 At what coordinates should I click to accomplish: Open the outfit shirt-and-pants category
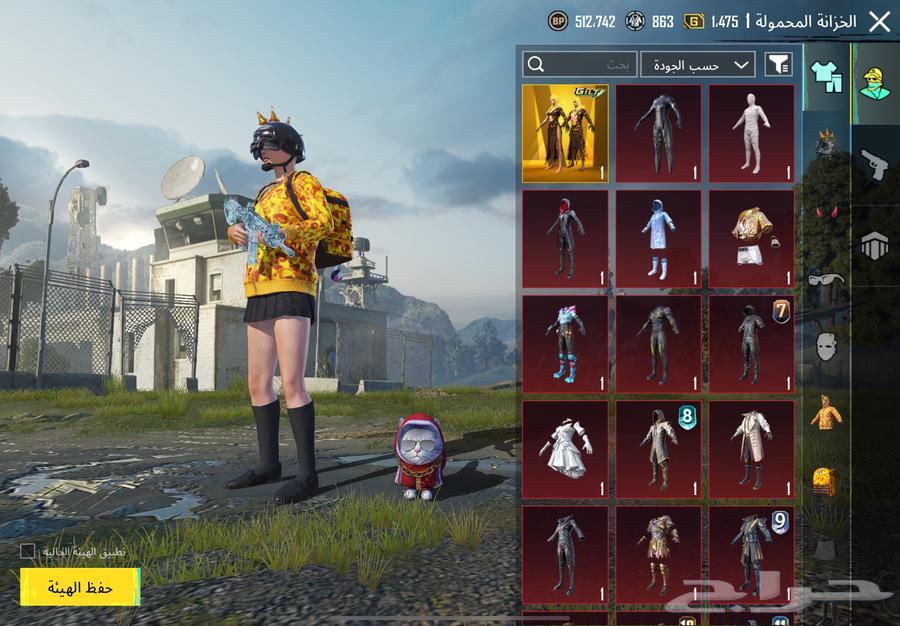click(x=826, y=74)
